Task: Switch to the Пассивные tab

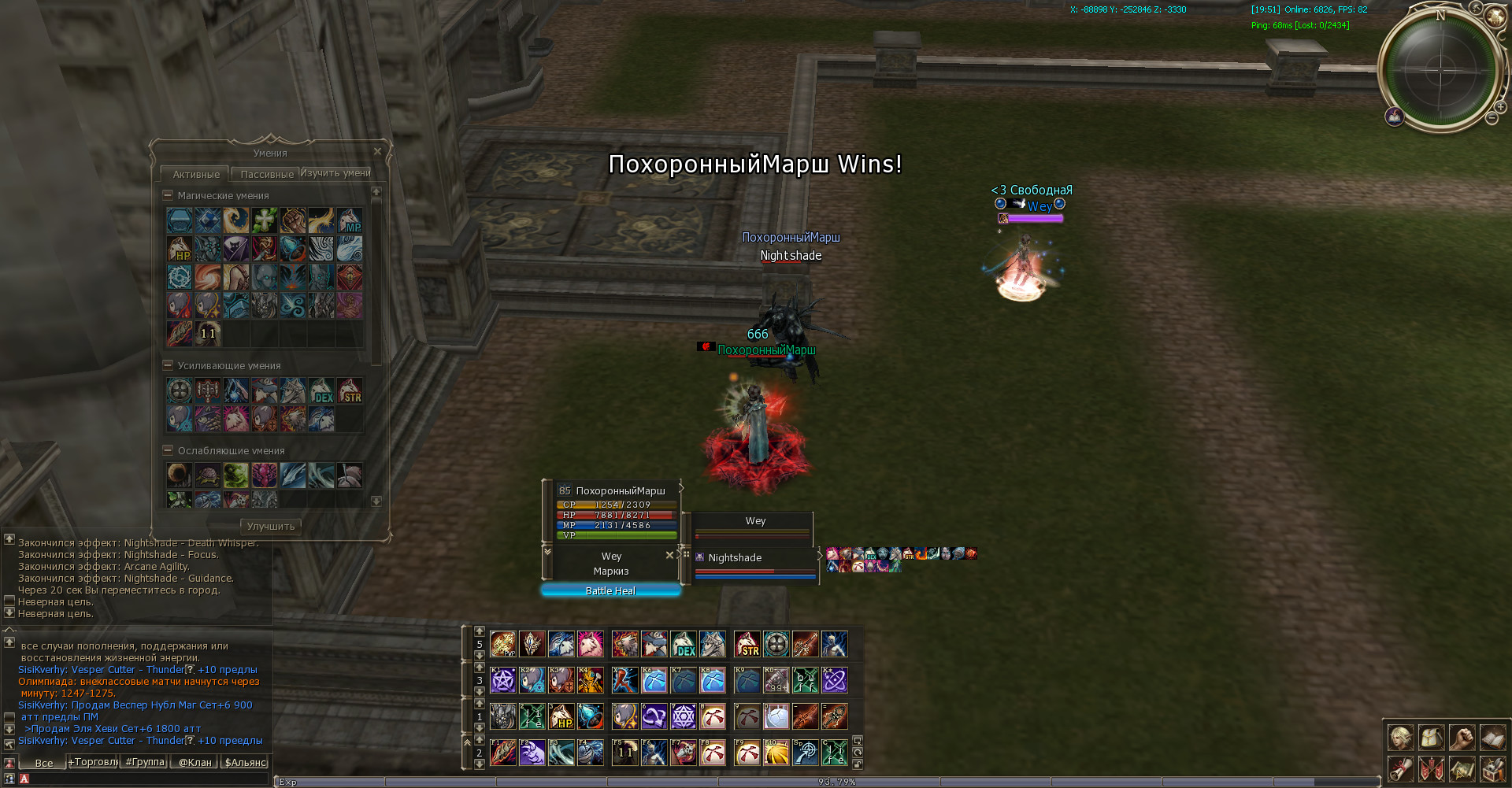Action: pos(267,174)
